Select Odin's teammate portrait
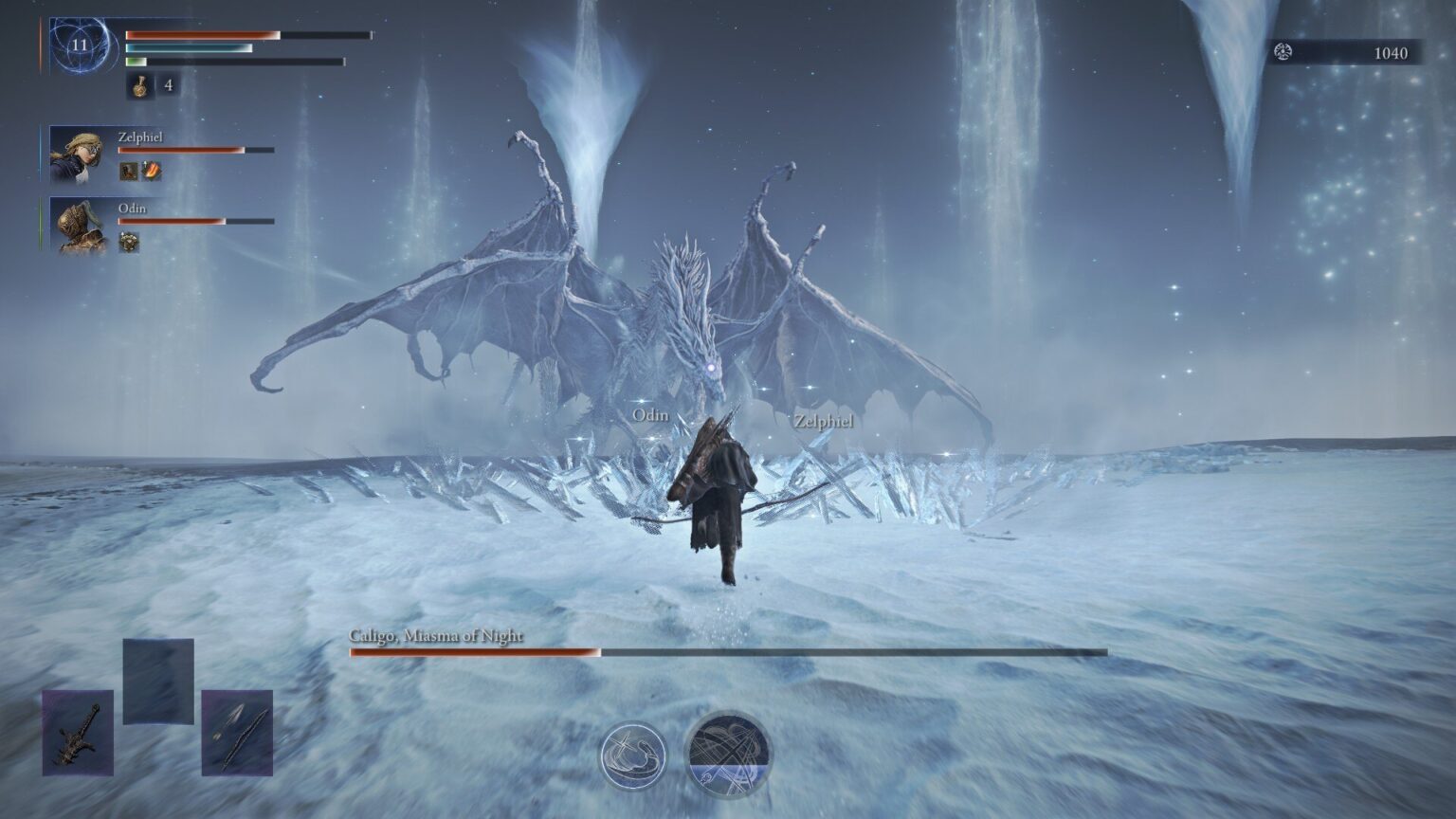The image size is (1456, 819). pos(77,226)
